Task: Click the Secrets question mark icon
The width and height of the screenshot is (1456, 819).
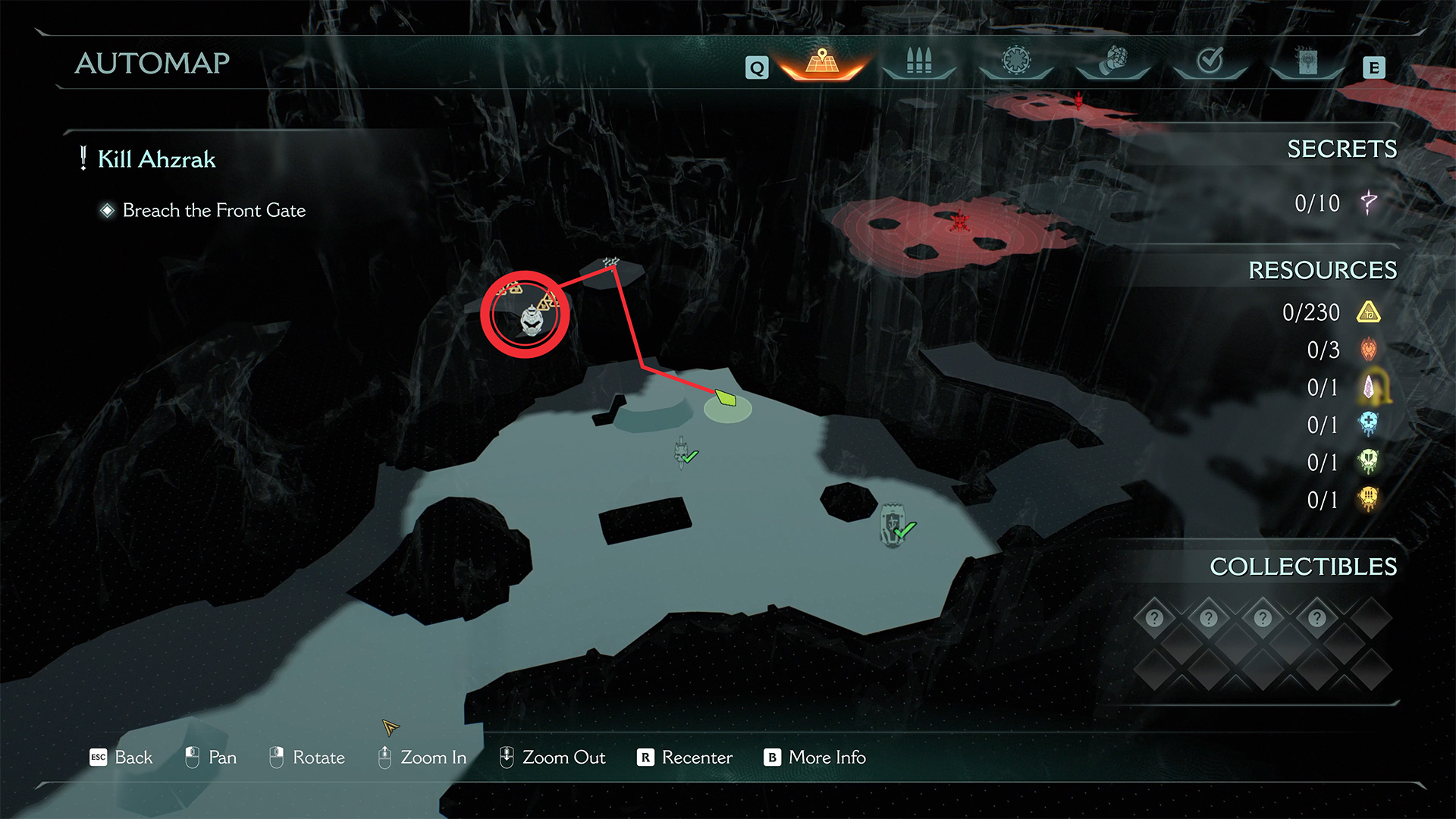Action: pos(1369,202)
